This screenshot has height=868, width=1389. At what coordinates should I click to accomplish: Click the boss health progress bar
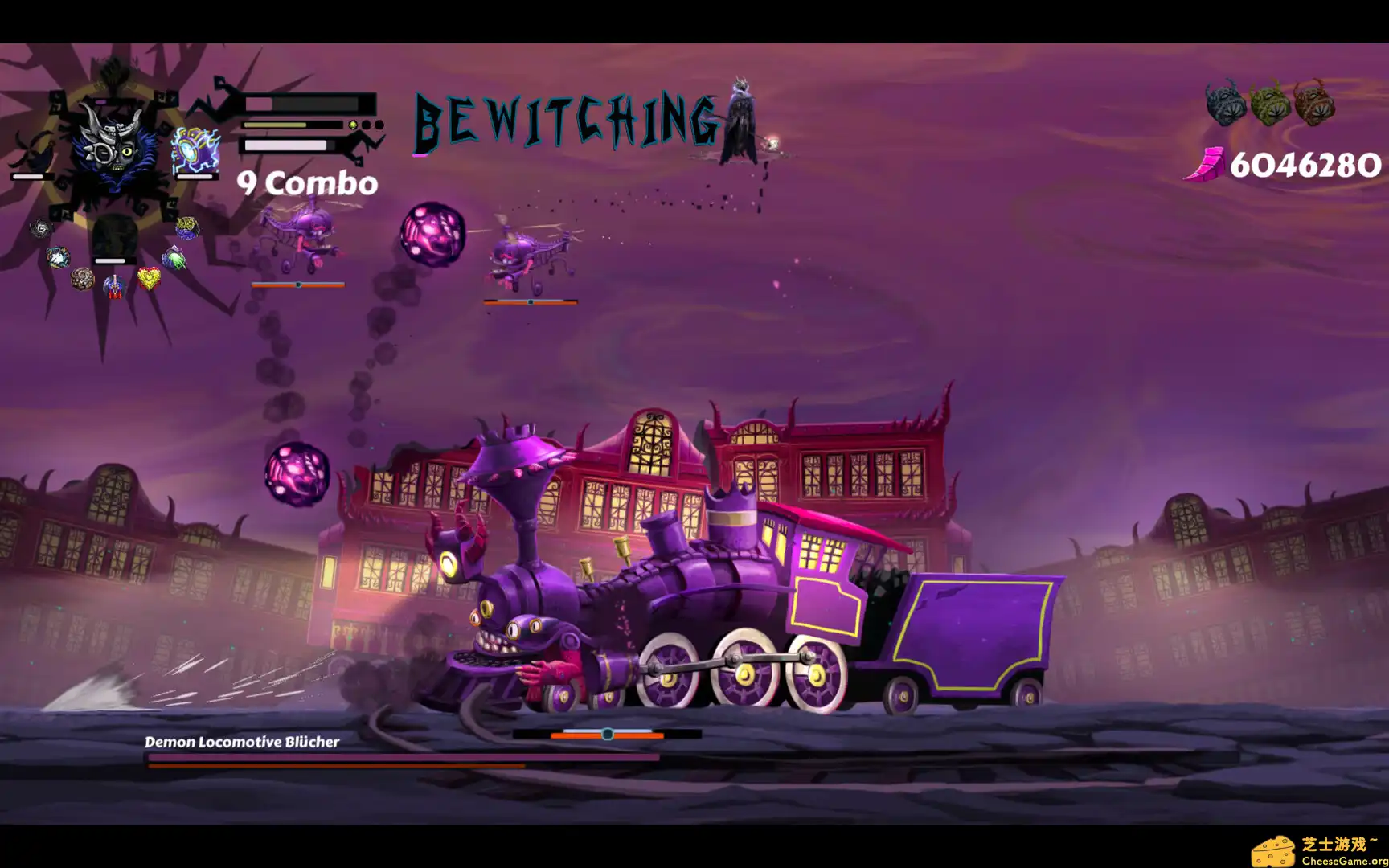398,759
